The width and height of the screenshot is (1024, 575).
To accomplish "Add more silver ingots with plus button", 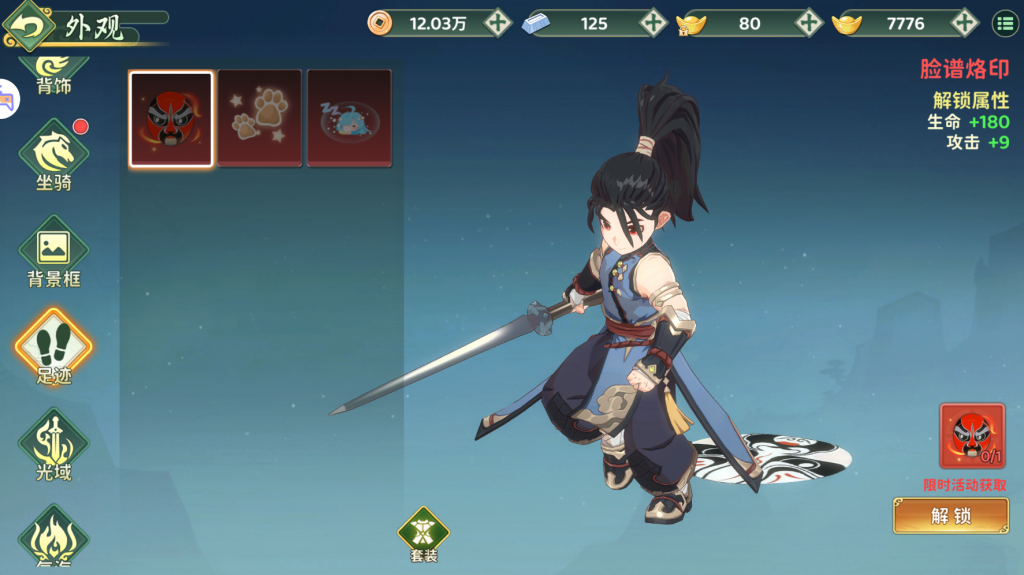I will click(x=653, y=23).
